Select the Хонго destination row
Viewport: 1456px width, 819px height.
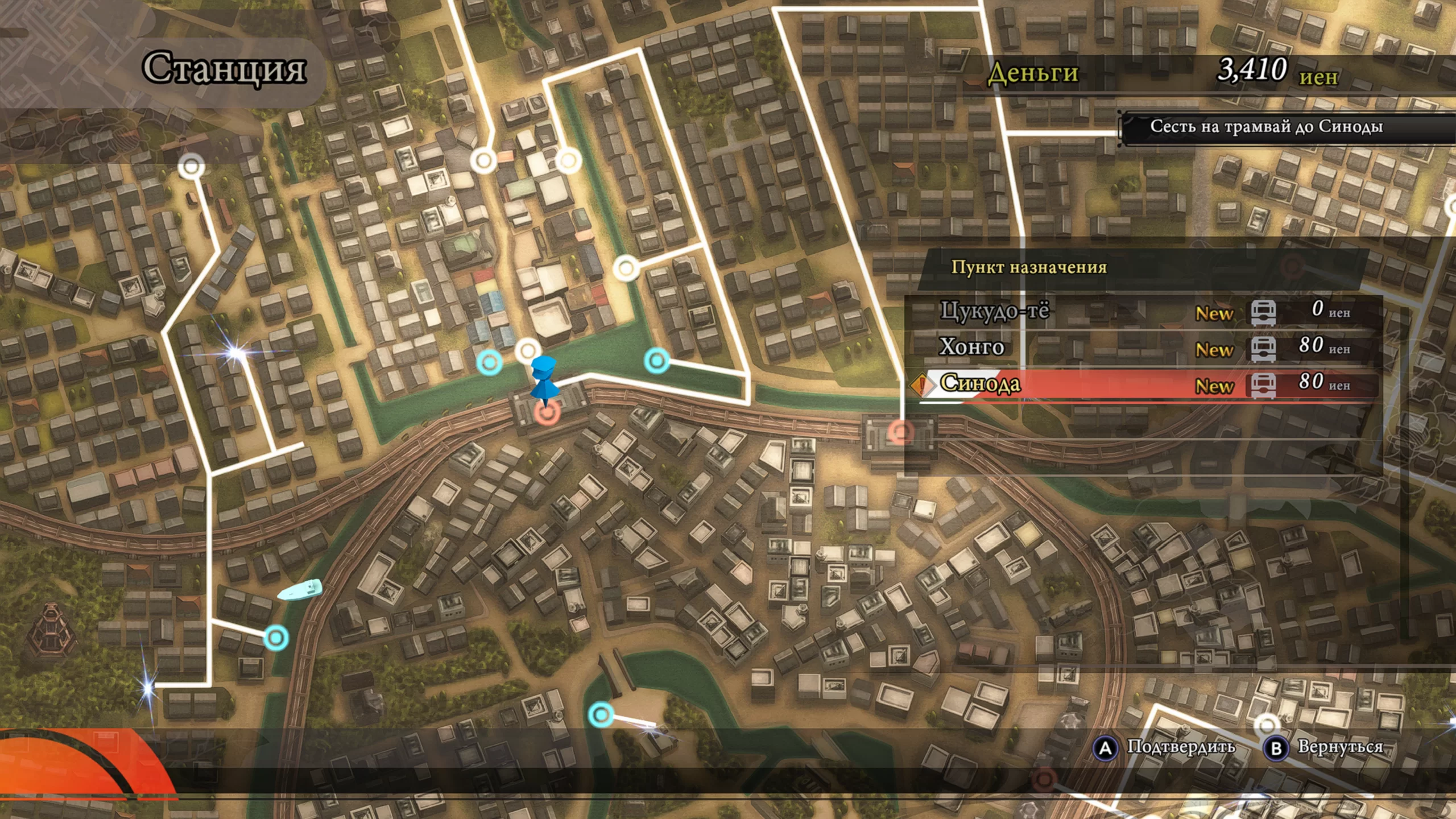pos(1143,347)
